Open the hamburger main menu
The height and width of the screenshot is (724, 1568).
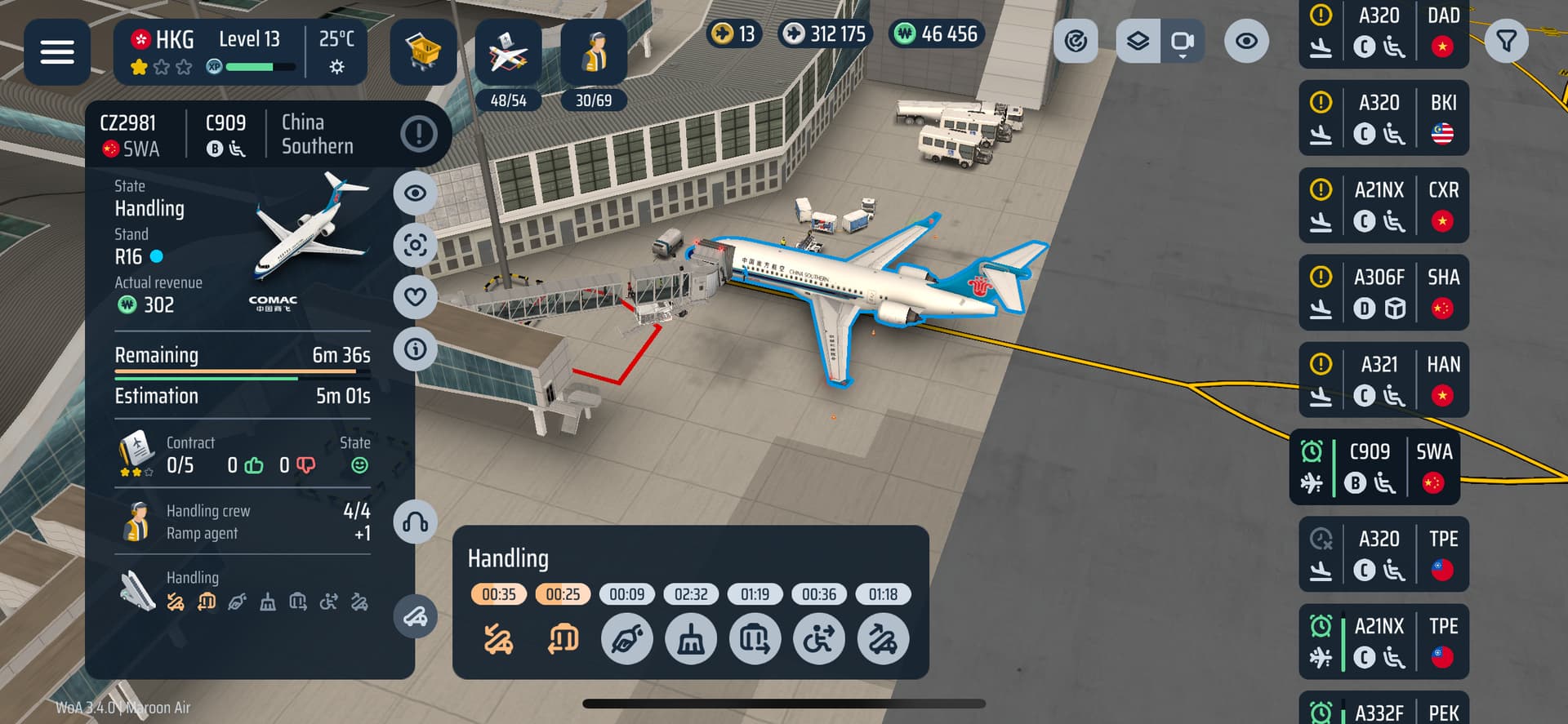click(56, 51)
